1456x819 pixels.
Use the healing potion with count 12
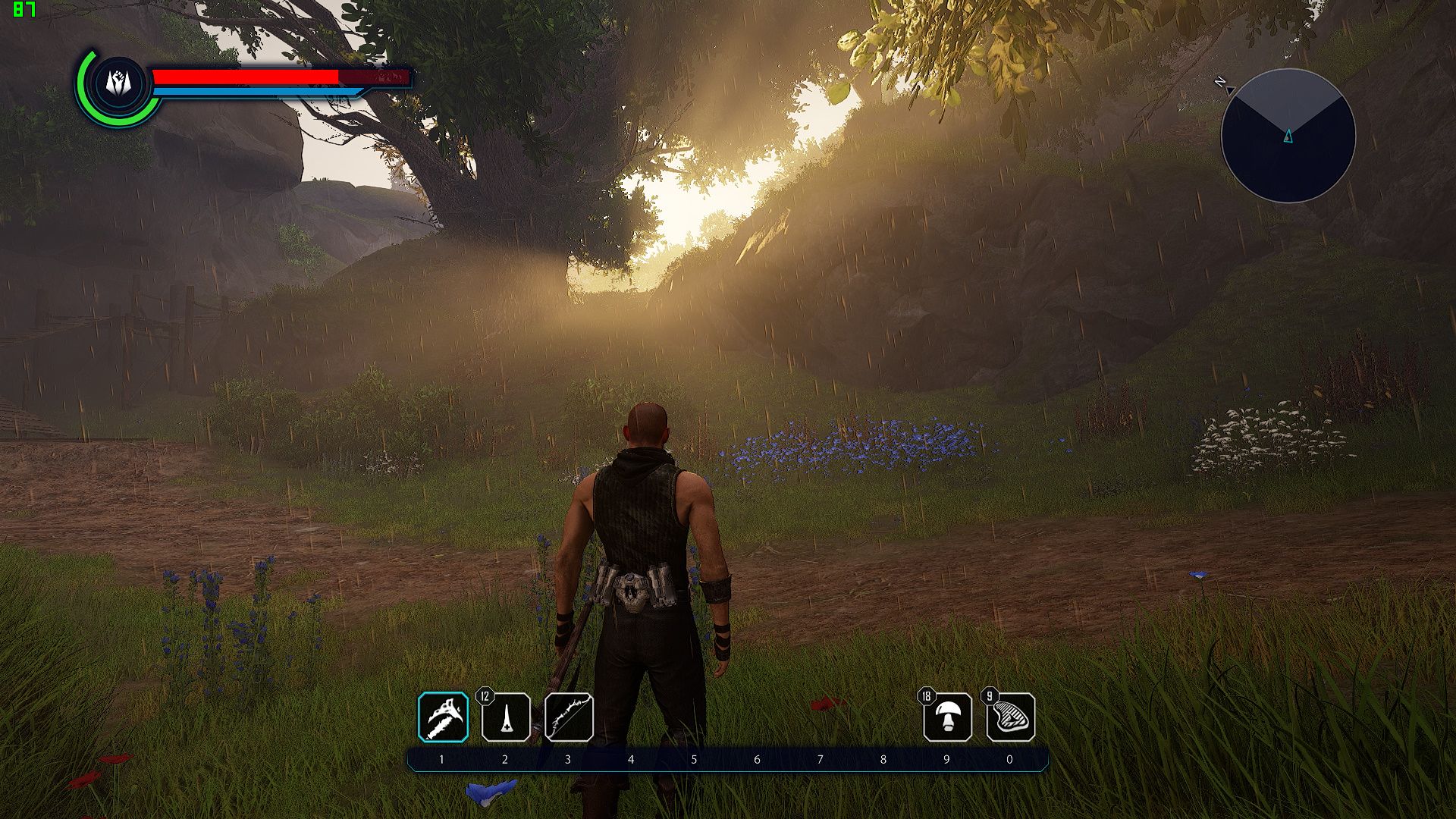click(506, 717)
